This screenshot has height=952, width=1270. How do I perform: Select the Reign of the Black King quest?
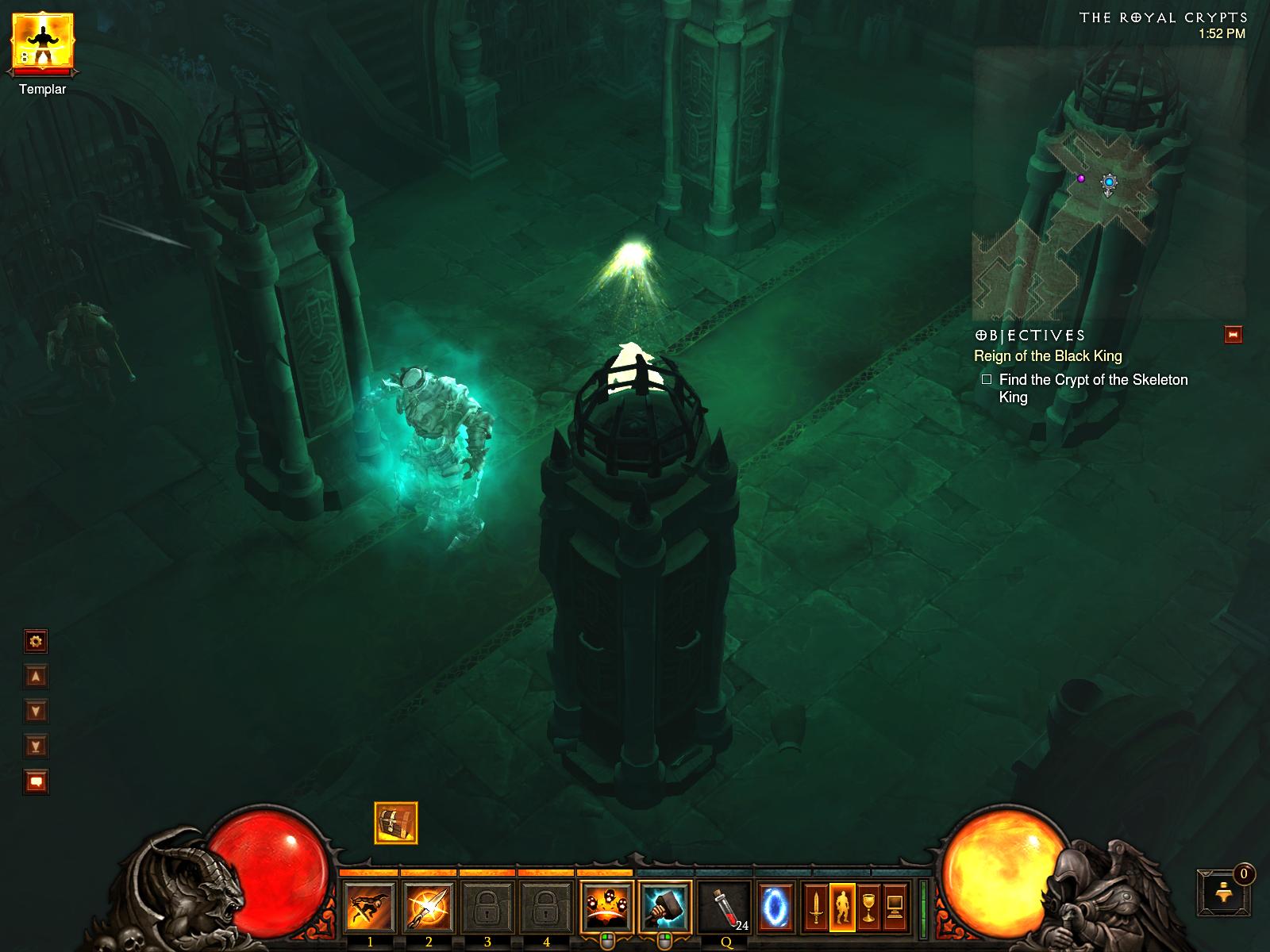click(1048, 356)
